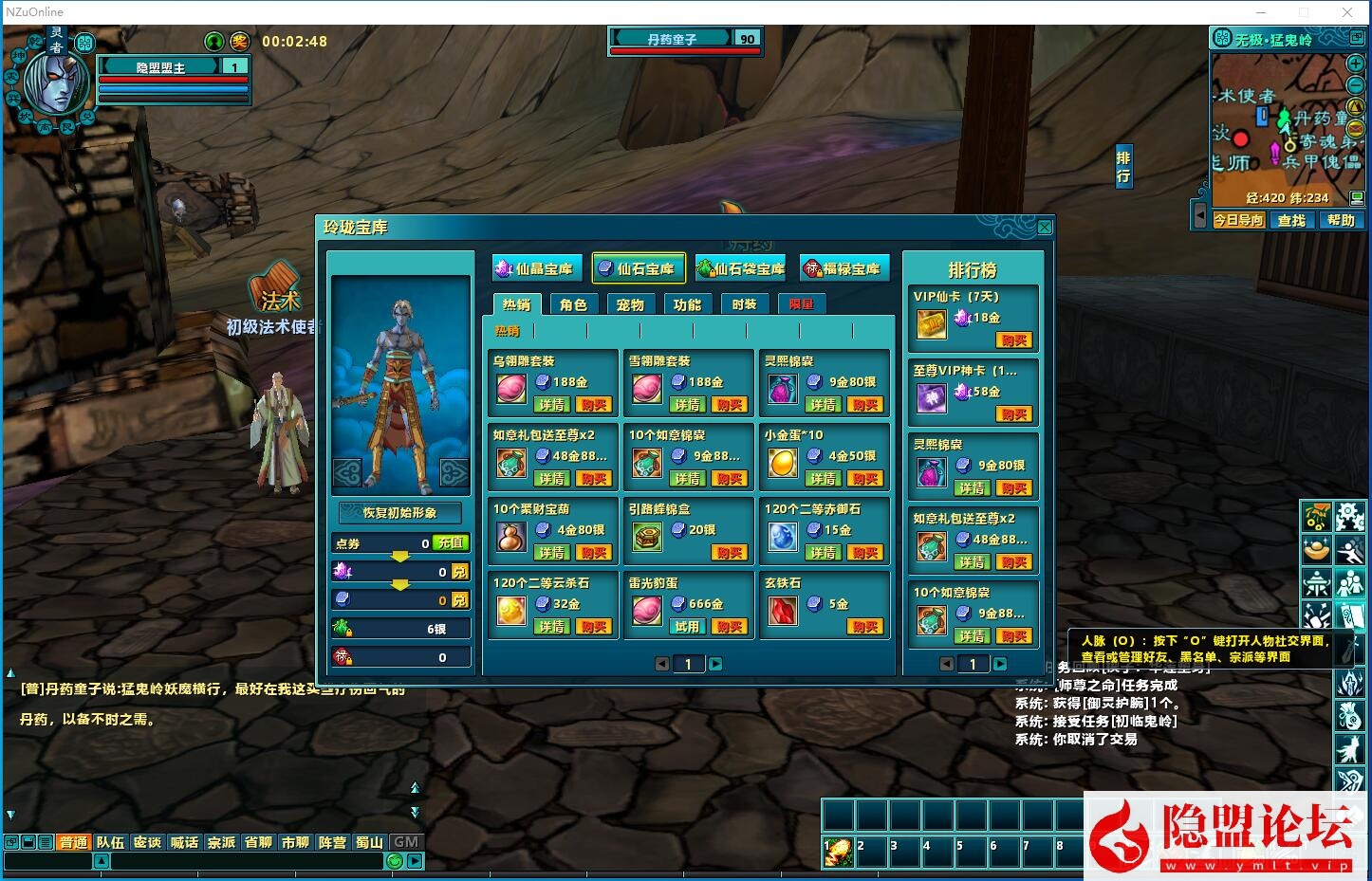Open the 仙石袋宝库 shop tab

click(x=741, y=268)
